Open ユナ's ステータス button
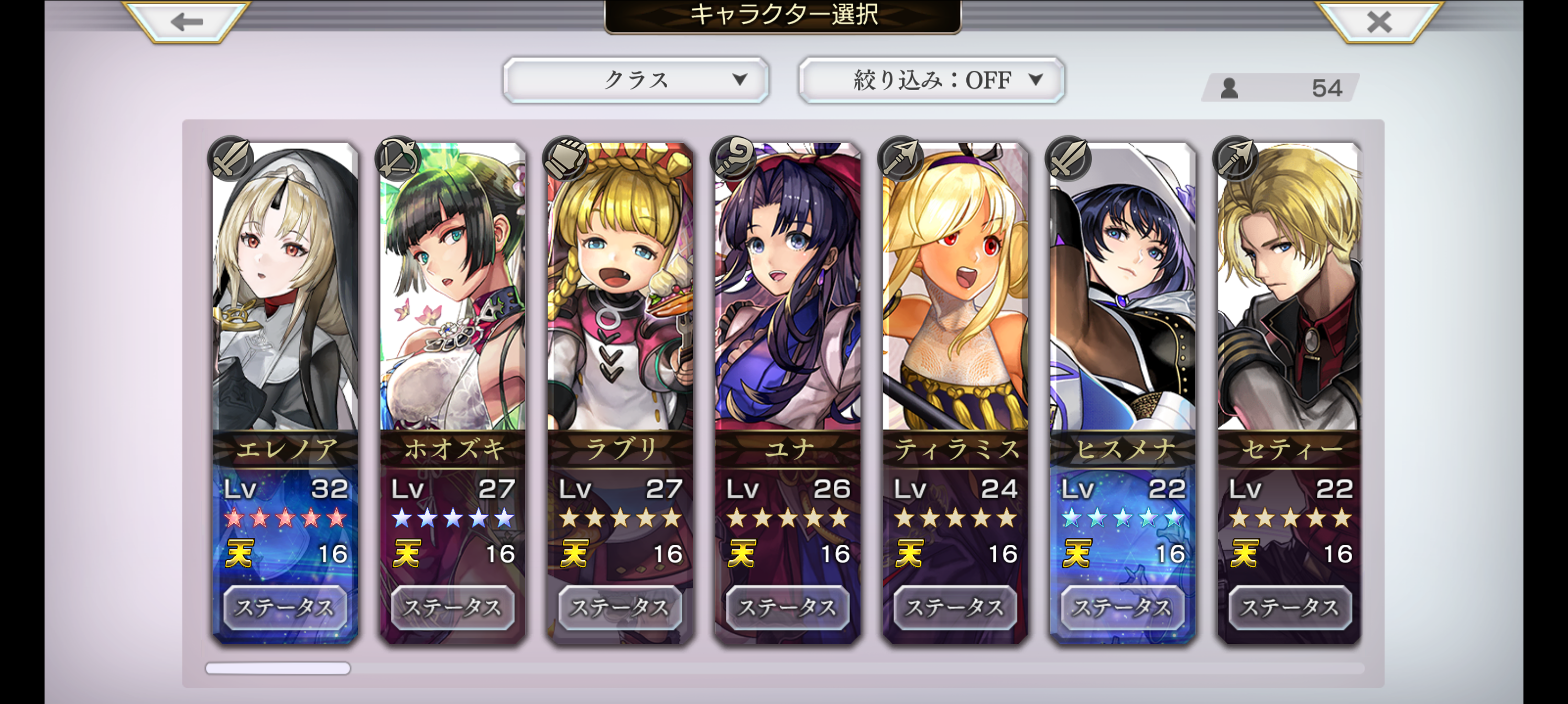This screenshot has width=1568, height=704. 787,607
